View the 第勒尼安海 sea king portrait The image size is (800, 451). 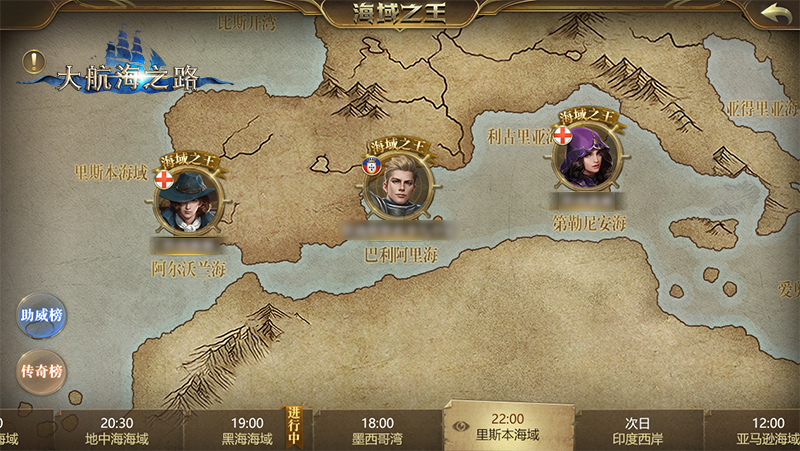[x=587, y=157]
